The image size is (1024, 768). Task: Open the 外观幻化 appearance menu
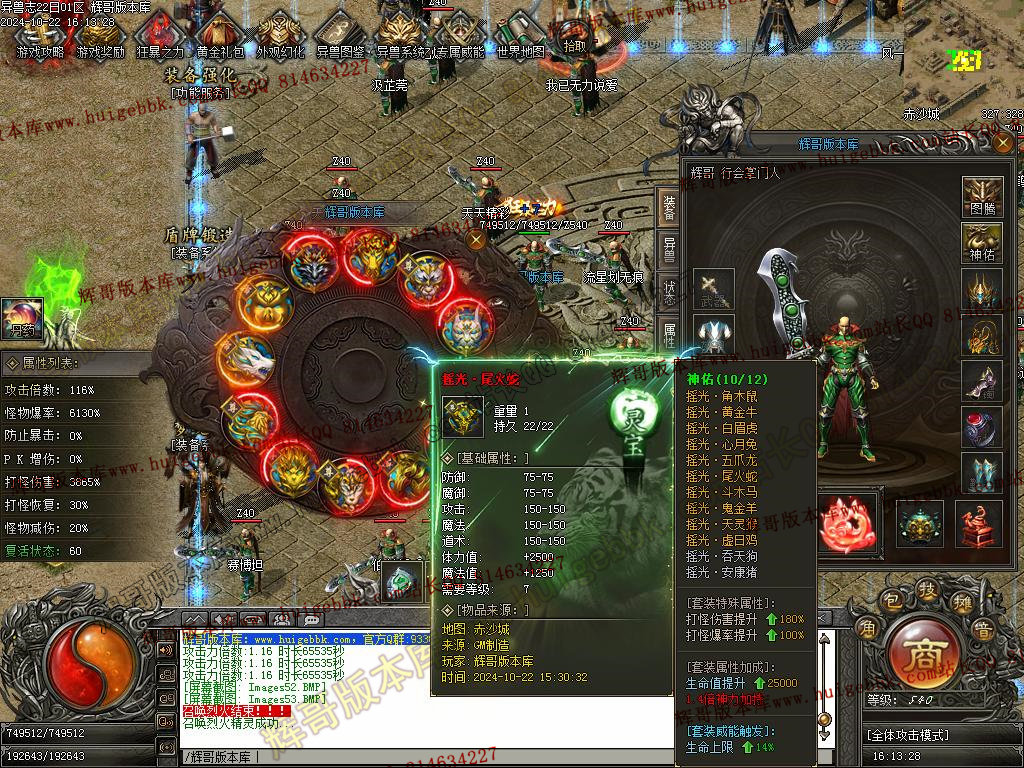(280, 36)
